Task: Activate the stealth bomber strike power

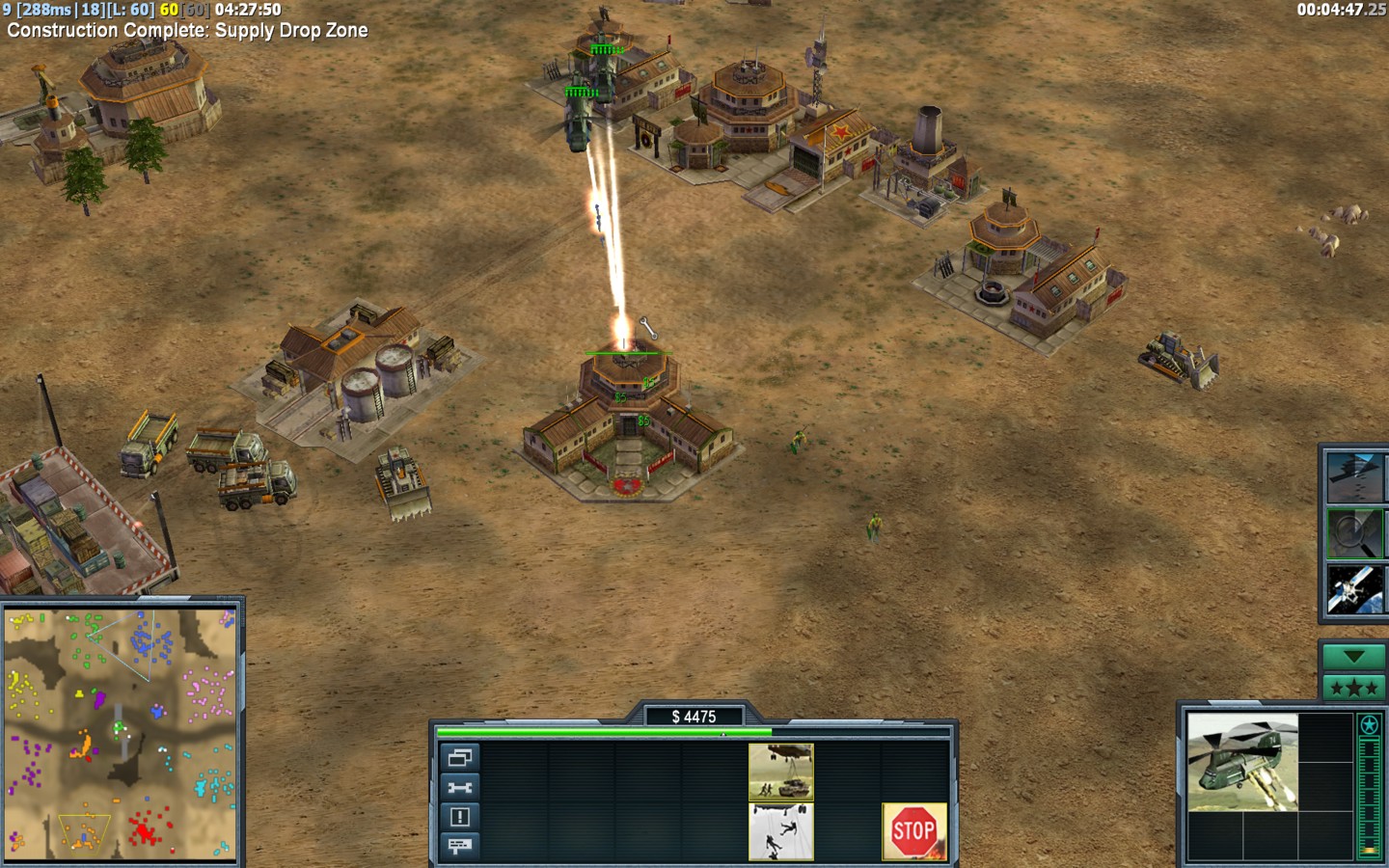Action: (x=1354, y=476)
